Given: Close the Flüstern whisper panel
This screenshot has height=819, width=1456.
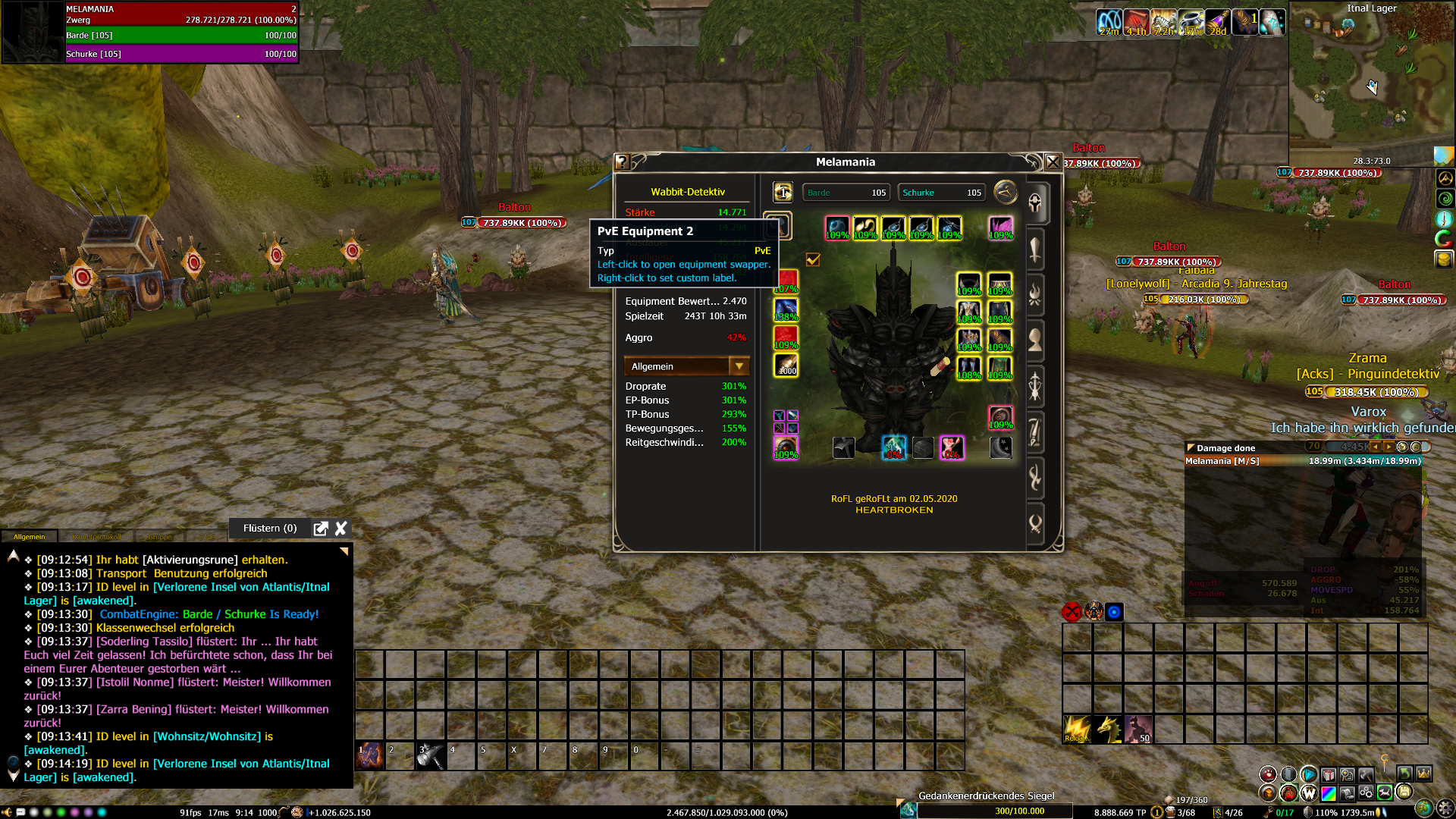Looking at the screenshot, I should (341, 529).
